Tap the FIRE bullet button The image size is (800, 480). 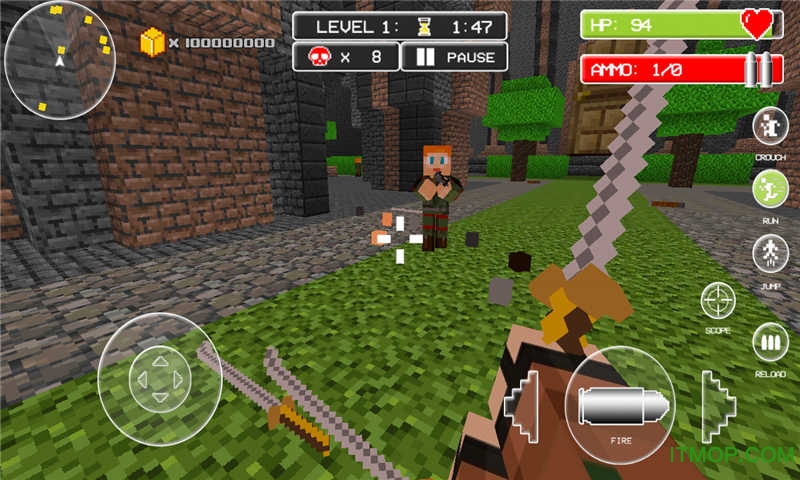[x=619, y=401]
